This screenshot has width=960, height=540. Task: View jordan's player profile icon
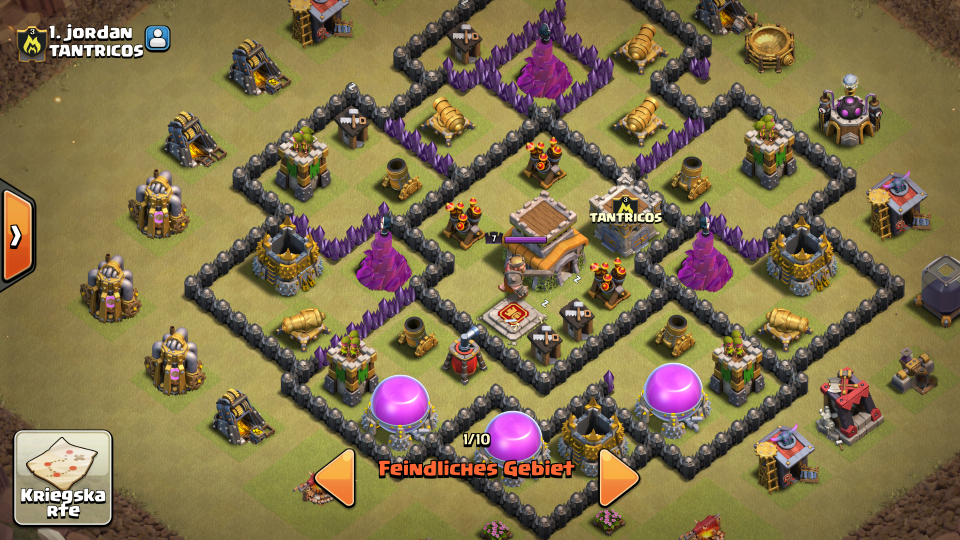pyautogui.click(x=158, y=38)
